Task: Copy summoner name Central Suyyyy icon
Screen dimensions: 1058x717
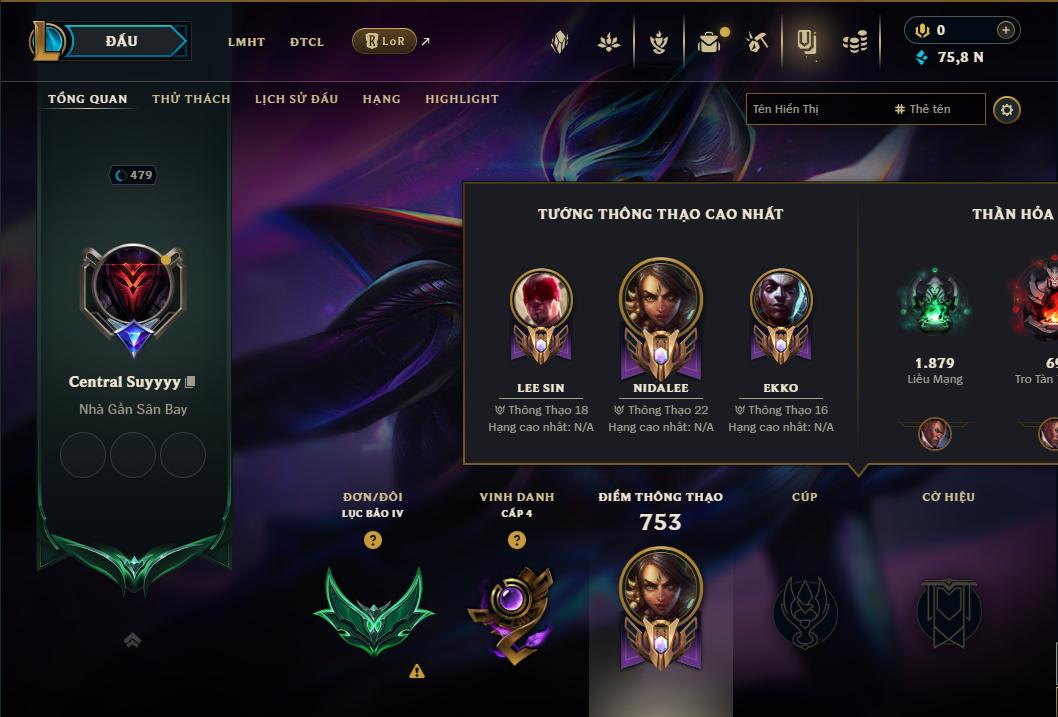Action: (191, 382)
